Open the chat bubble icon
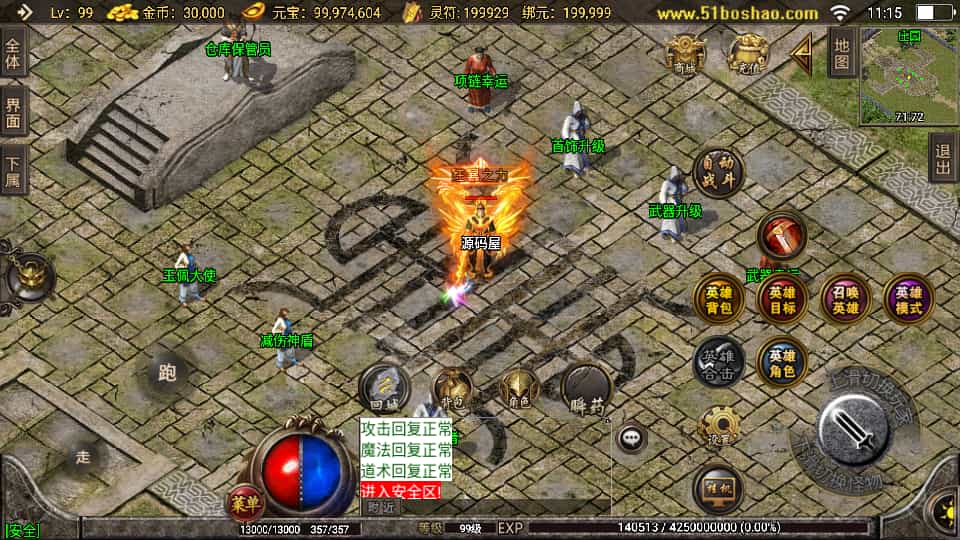960x540 pixels. click(631, 437)
